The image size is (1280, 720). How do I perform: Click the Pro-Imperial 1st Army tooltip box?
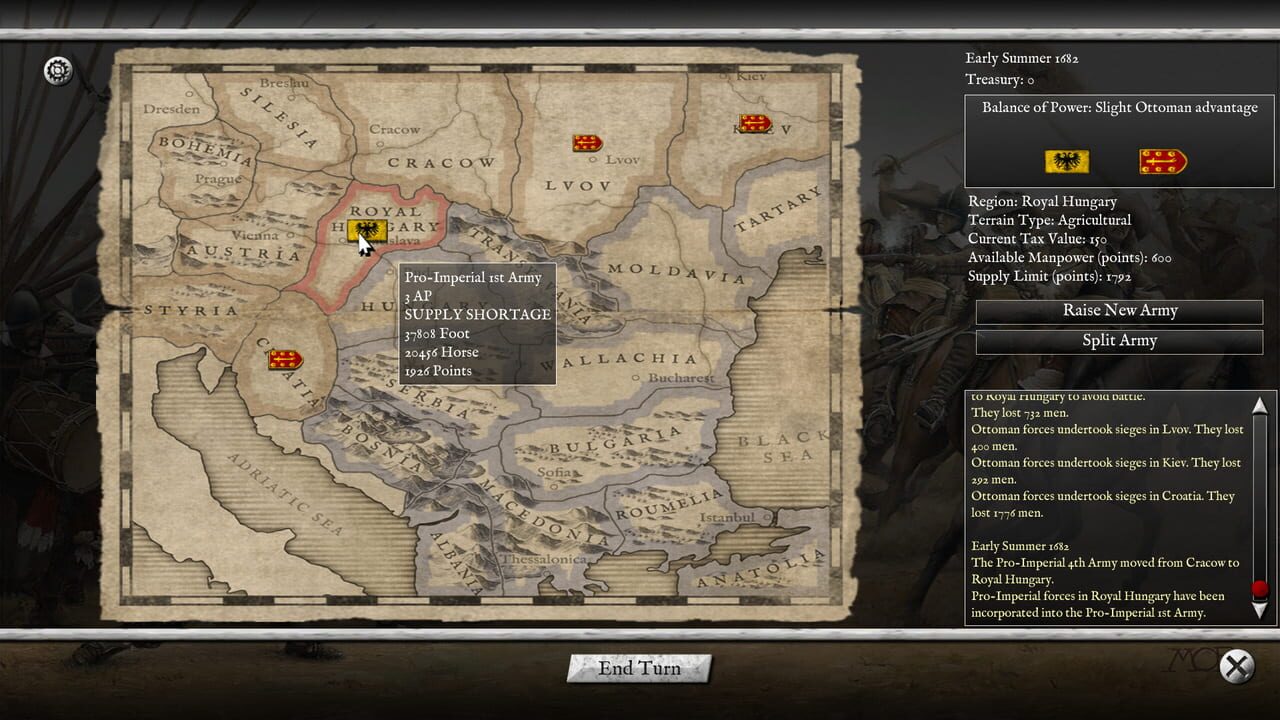tap(477, 322)
